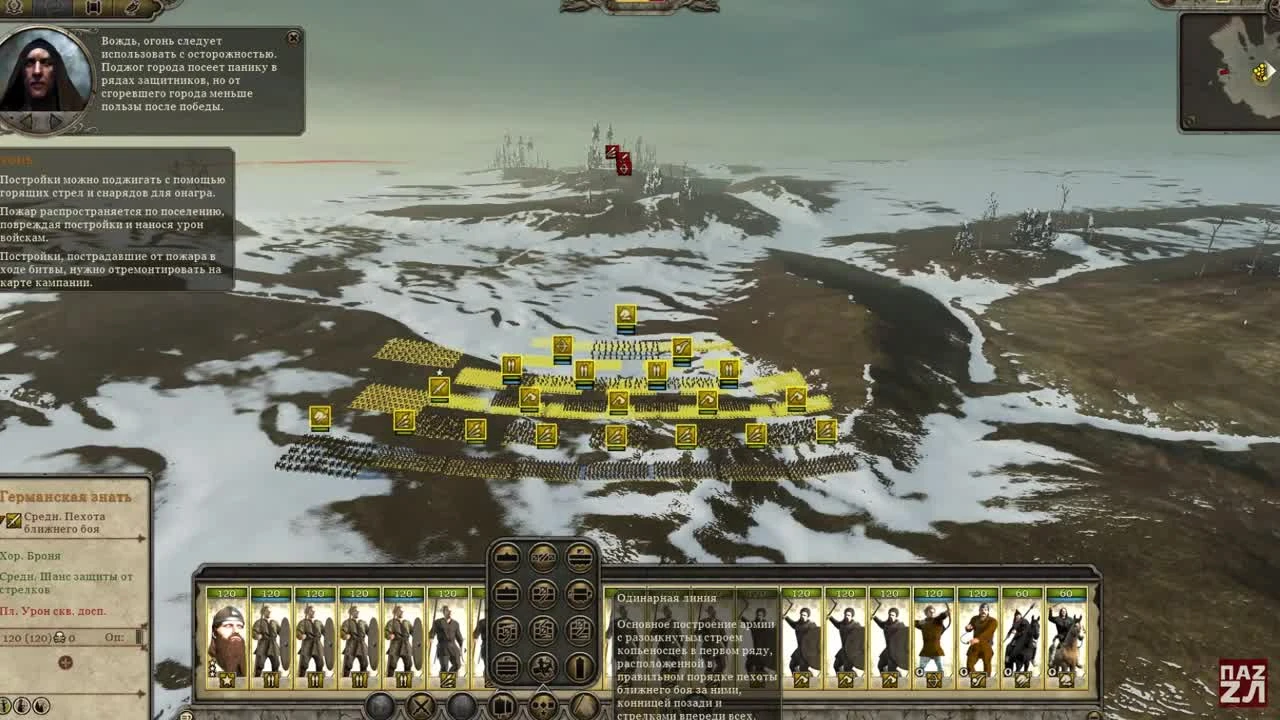Screen dimensions: 1280x720
Task: Toggle the diagonal slash formation button
Action: click(x=543, y=558)
